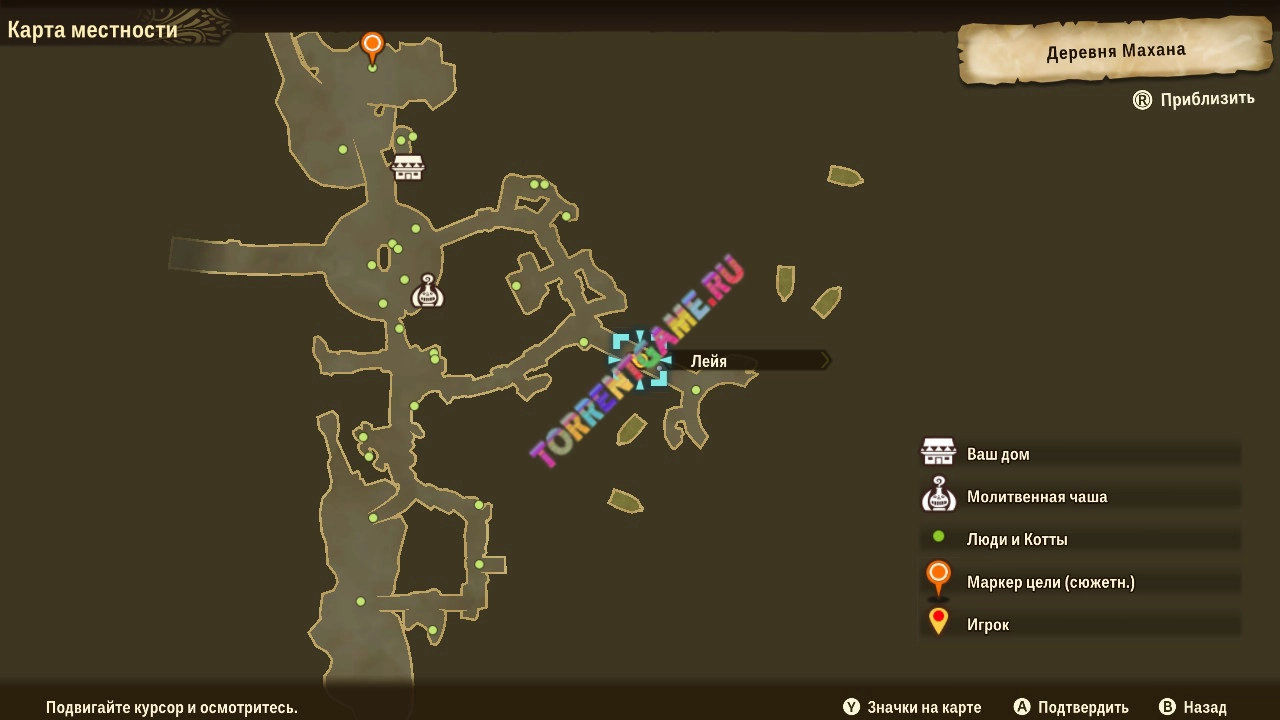This screenshot has height=720, width=1280.
Task: Go back with the Назад option
Action: [x=1193, y=707]
